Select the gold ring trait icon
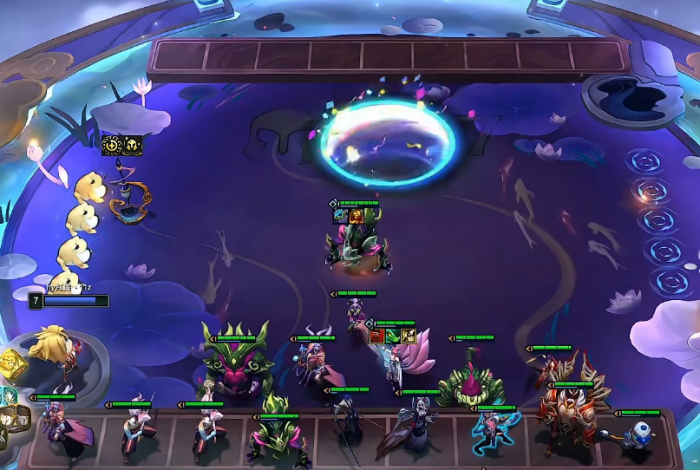This screenshot has width=700, height=470. coord(112,146)
